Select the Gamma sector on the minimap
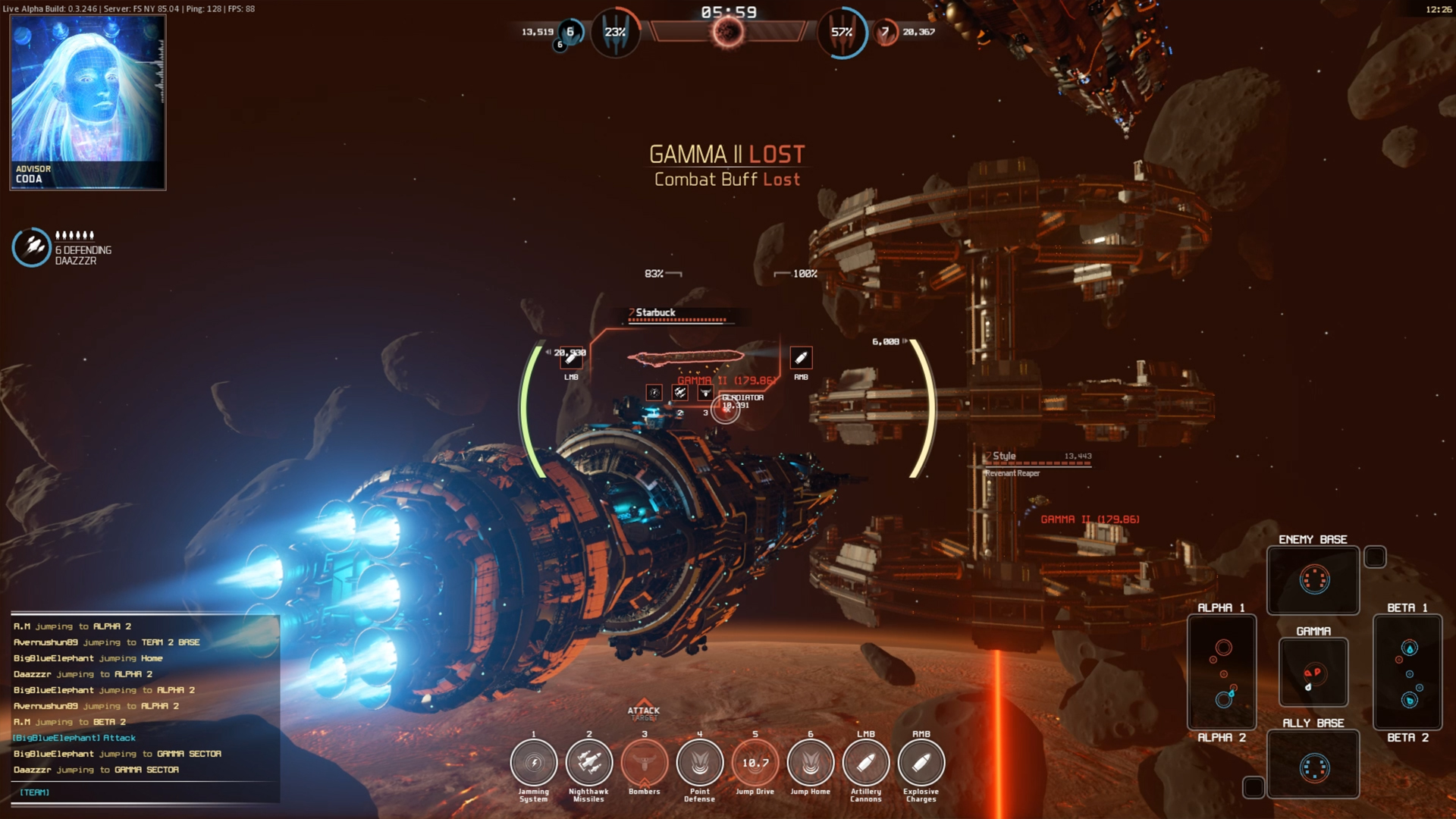Image resolution: width=1456 pixels, height=819 pixels. [x=1313, y=672]
